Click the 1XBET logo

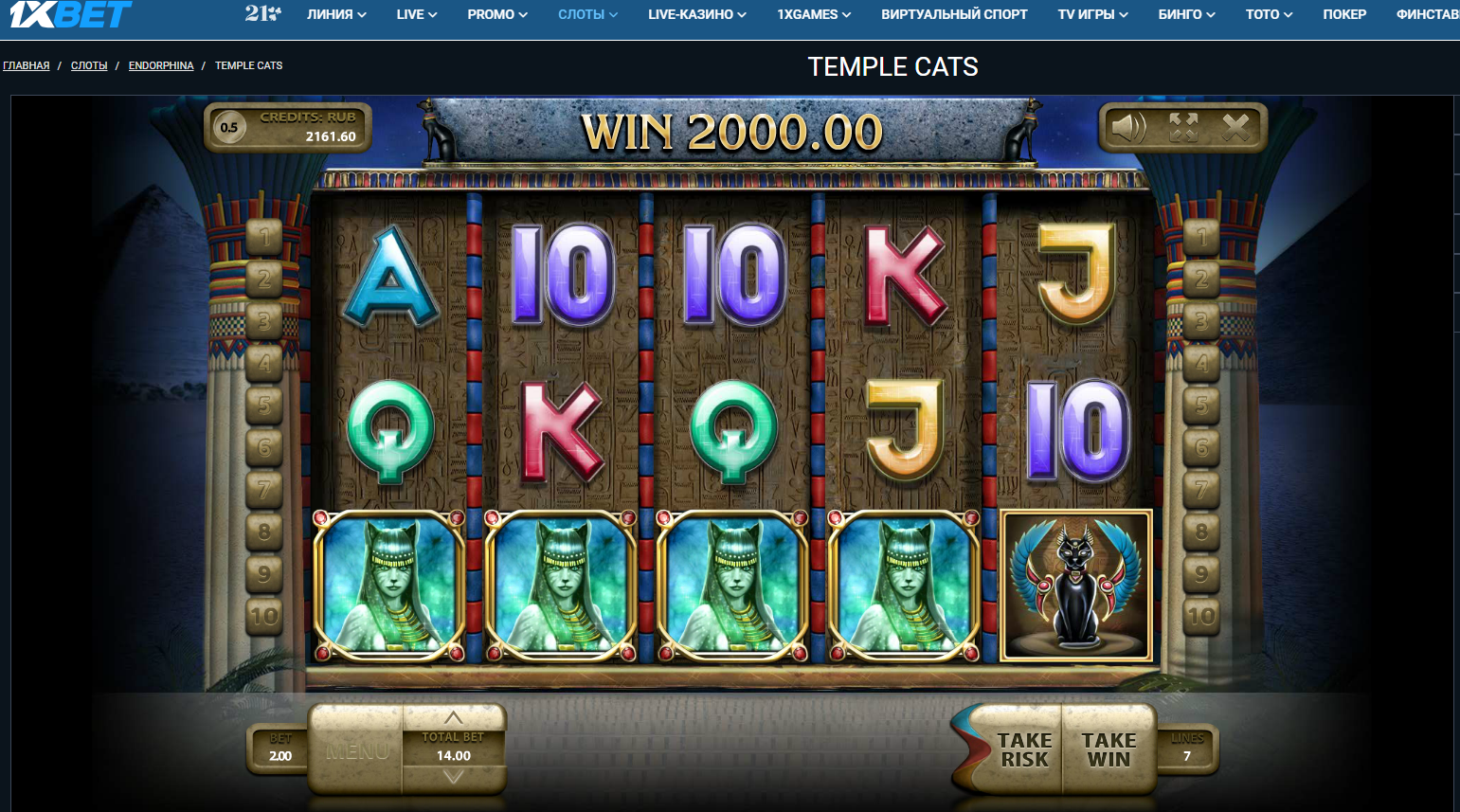pos(66,14)
